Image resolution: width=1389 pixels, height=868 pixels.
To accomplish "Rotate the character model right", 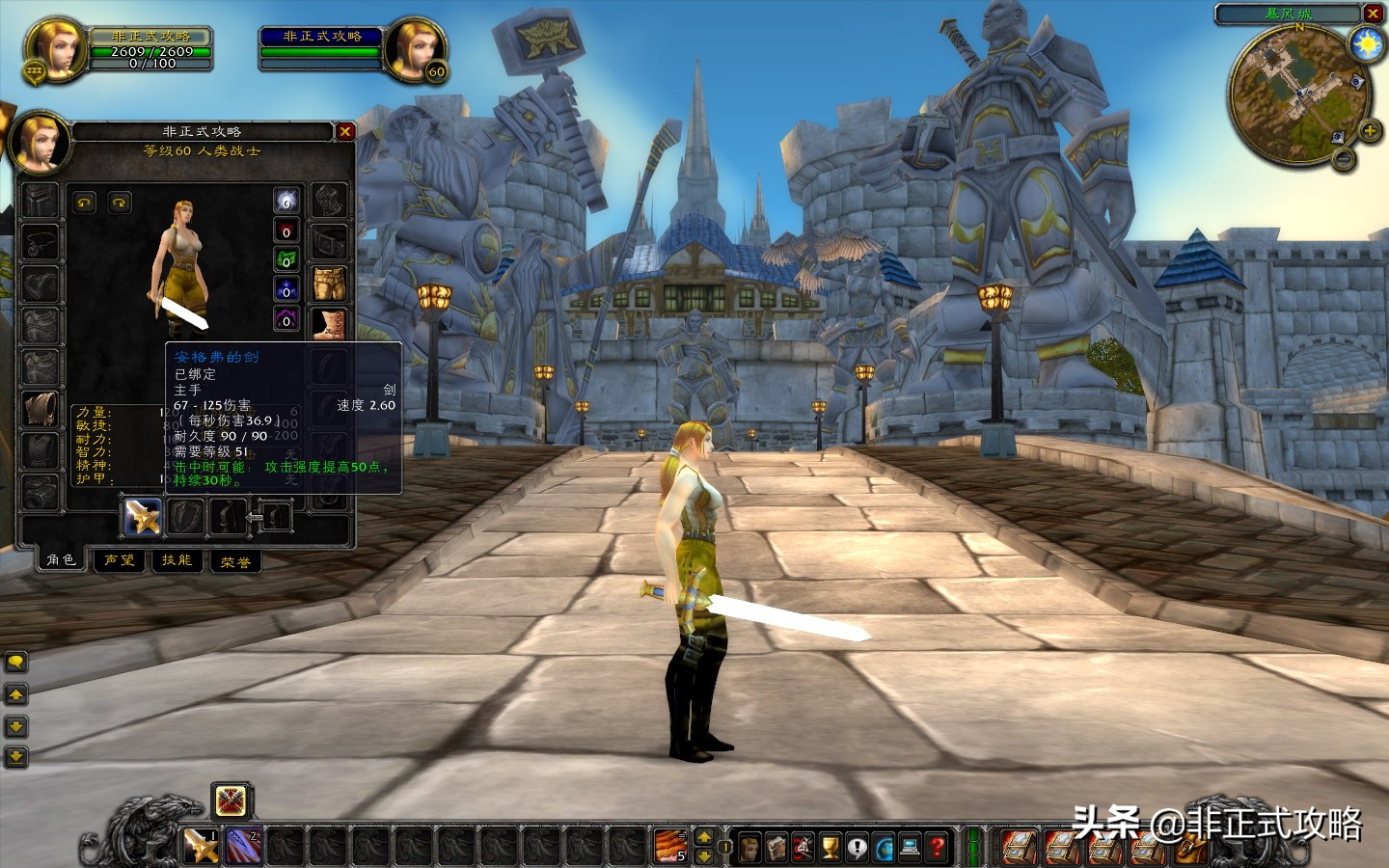I will [120, 203].
